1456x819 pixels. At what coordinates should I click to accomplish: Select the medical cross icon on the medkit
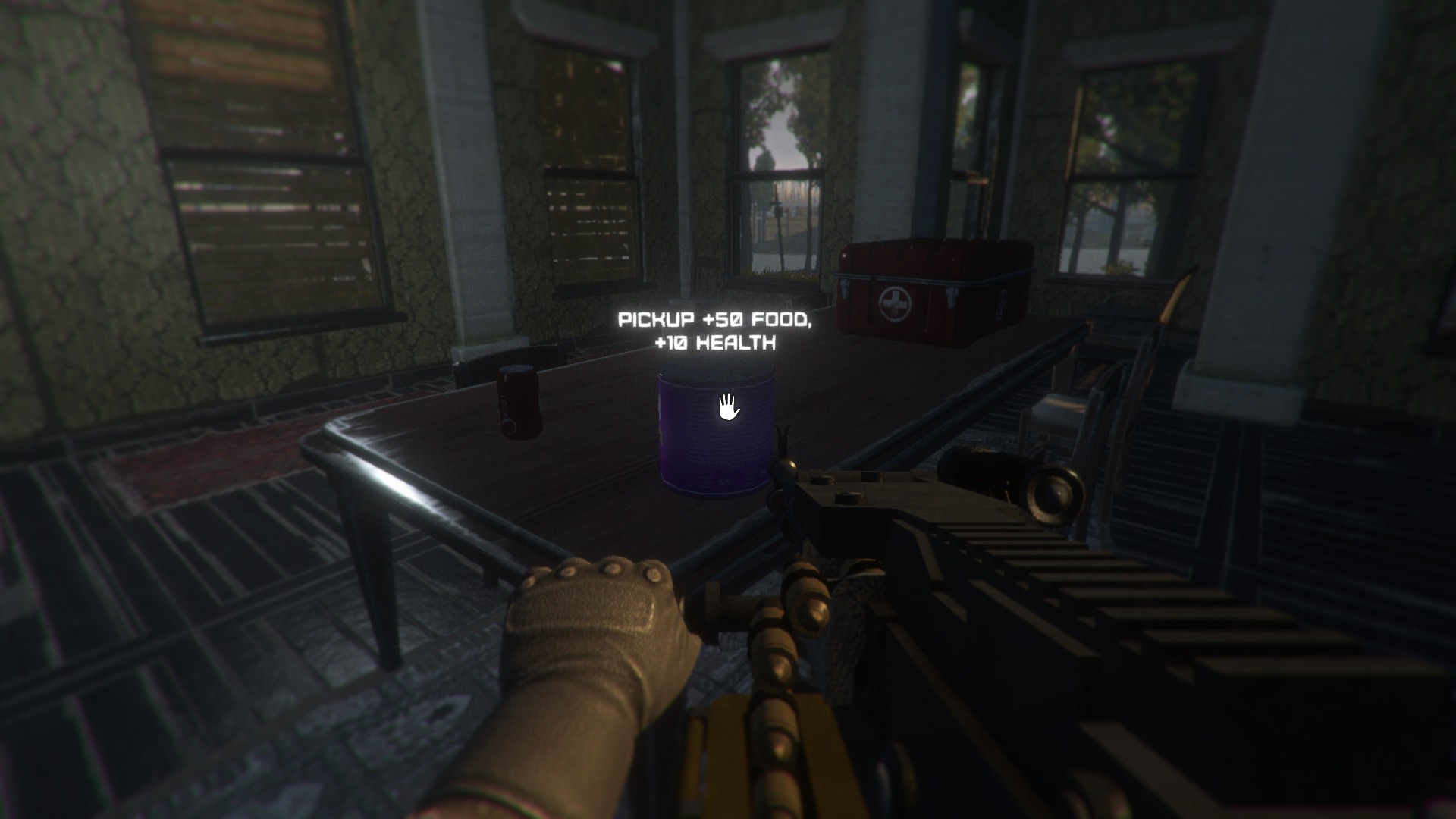pyautogui.click(x=895, y=301)
